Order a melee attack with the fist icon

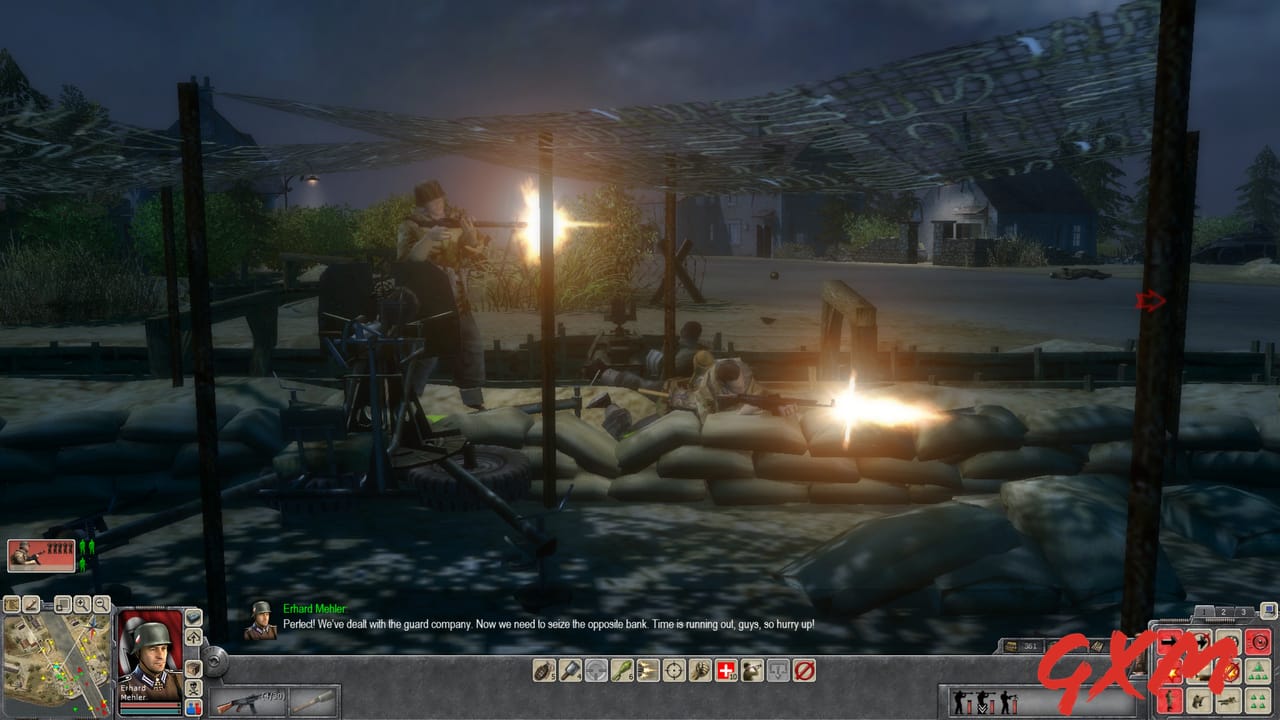point(699,670)
